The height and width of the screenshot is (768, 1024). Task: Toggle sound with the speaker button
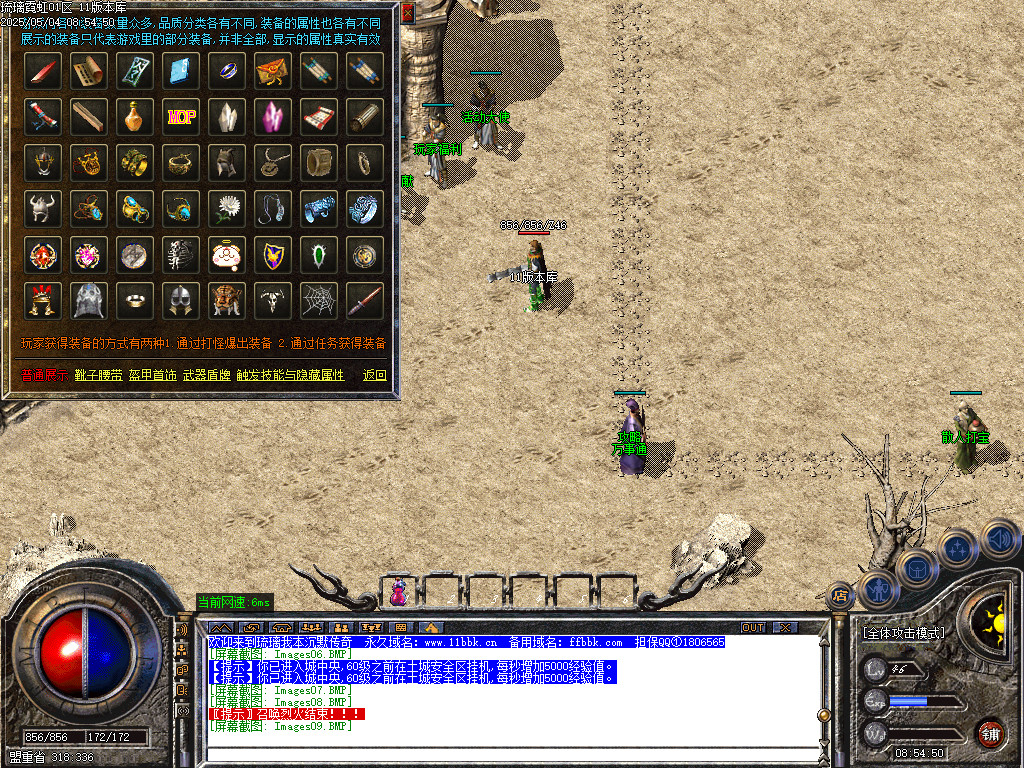pos(998,540)
